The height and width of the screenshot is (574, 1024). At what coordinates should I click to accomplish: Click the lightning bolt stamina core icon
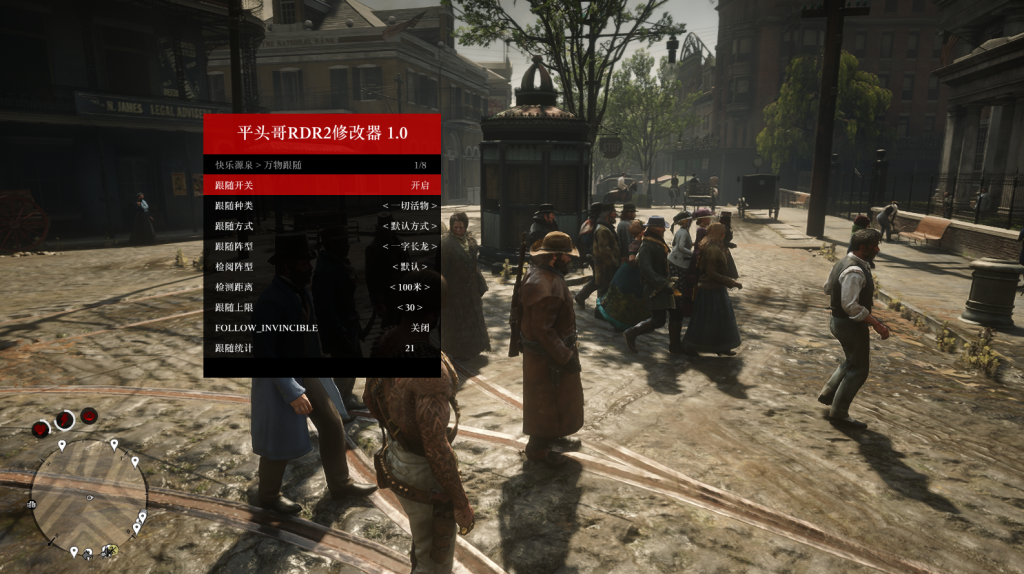[65, 420]
